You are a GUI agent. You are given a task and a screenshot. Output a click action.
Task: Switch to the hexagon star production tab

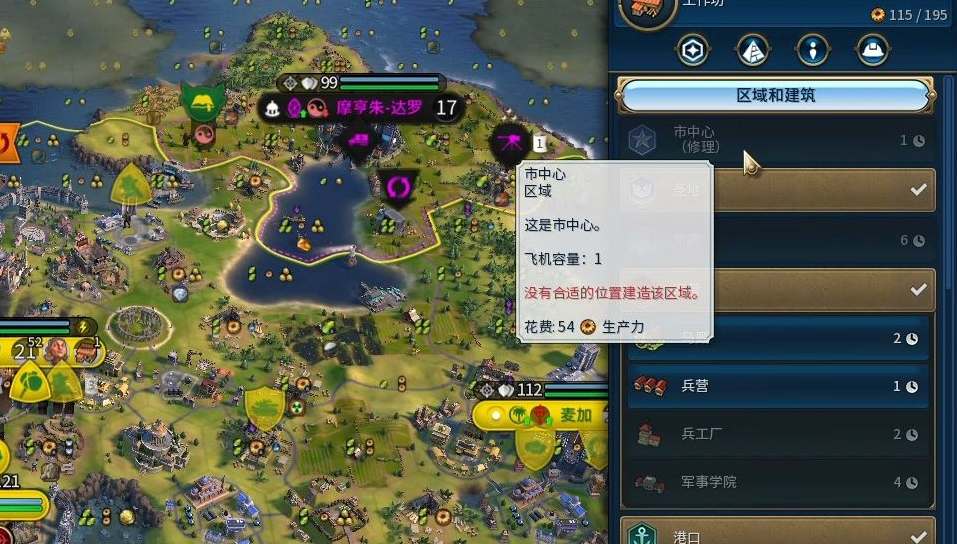[693, 49]
